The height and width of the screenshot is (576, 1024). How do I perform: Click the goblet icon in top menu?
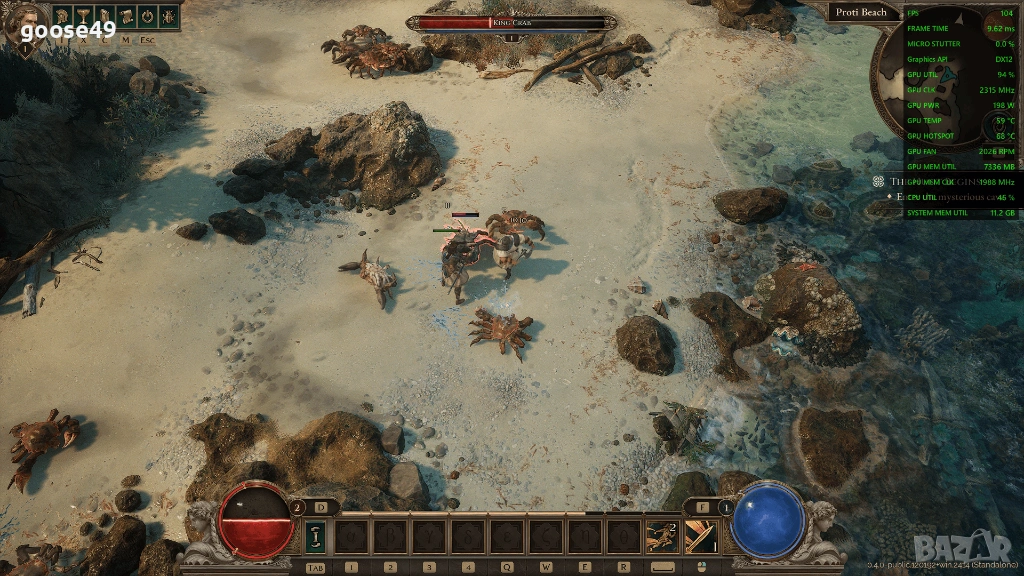(x=83, y=16)
